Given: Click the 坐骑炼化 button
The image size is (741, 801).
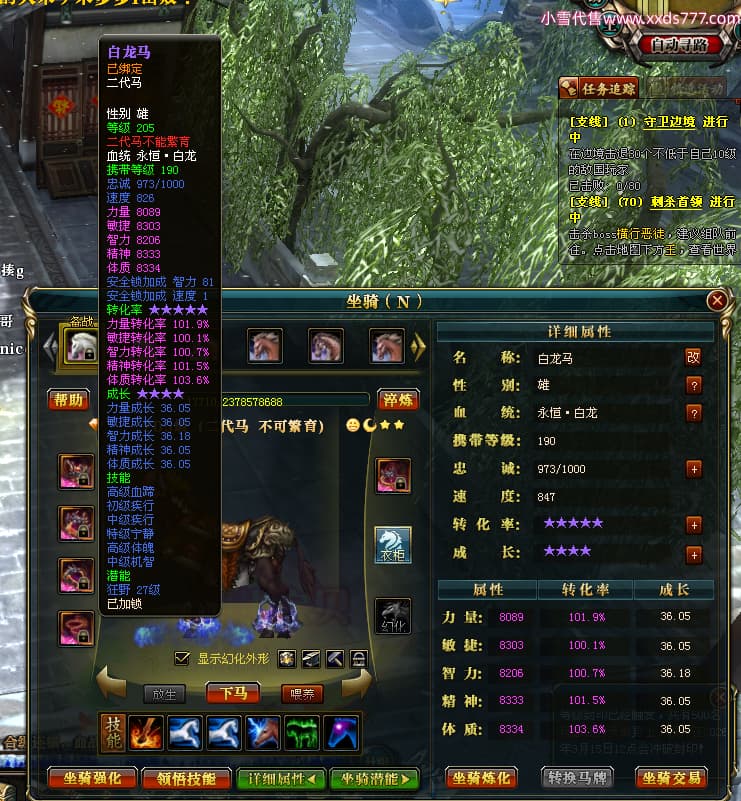Looking at the screenshot, I should pos(482,777).
